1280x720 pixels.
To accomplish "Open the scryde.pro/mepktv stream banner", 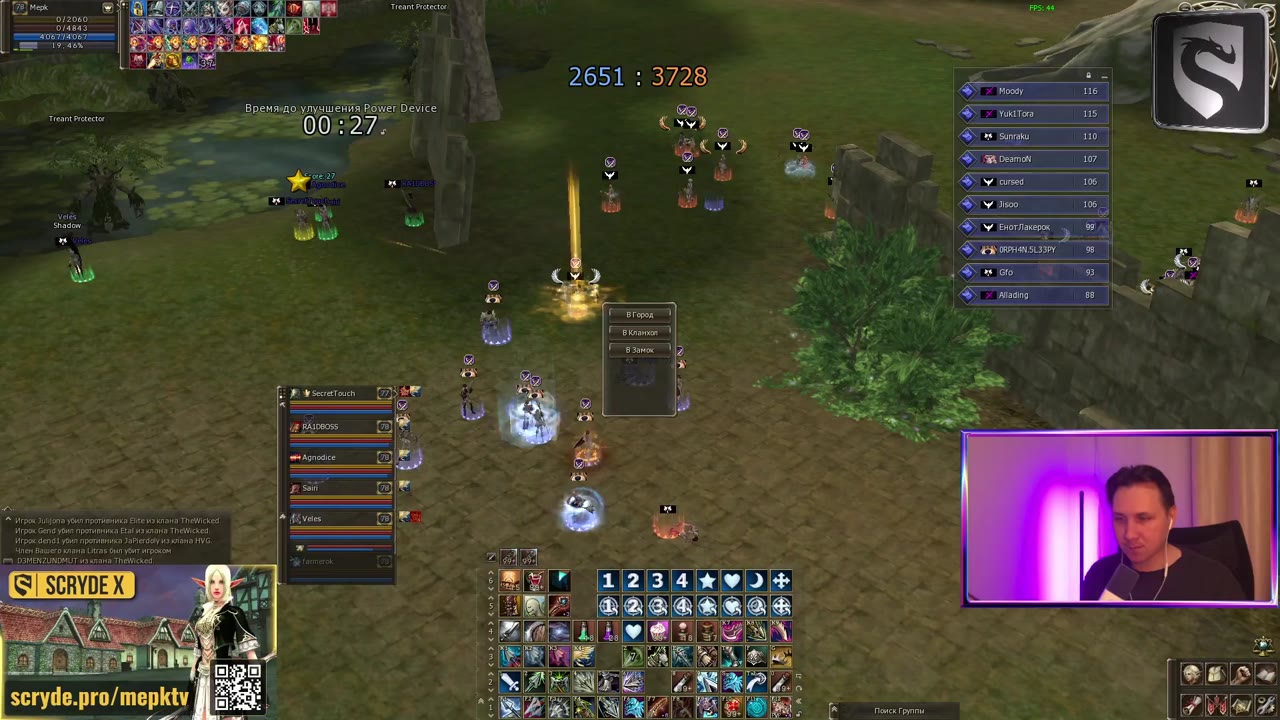I will tap(100, 697).
